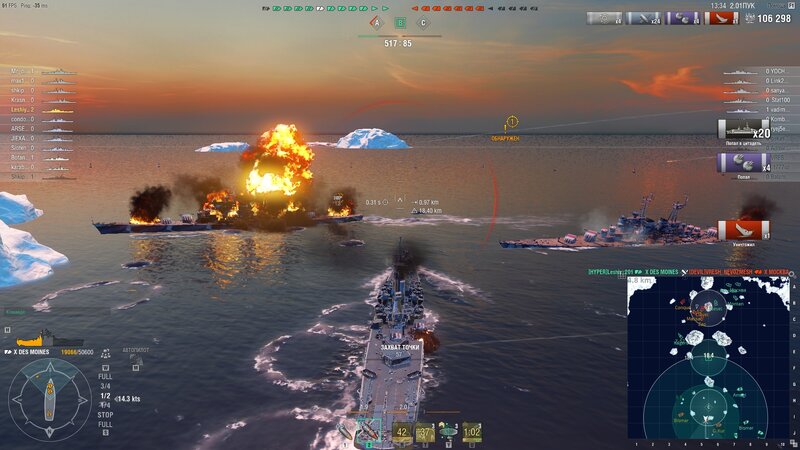Select capture point B indicator
Viewport: 800px width, 450px height.
400,23
